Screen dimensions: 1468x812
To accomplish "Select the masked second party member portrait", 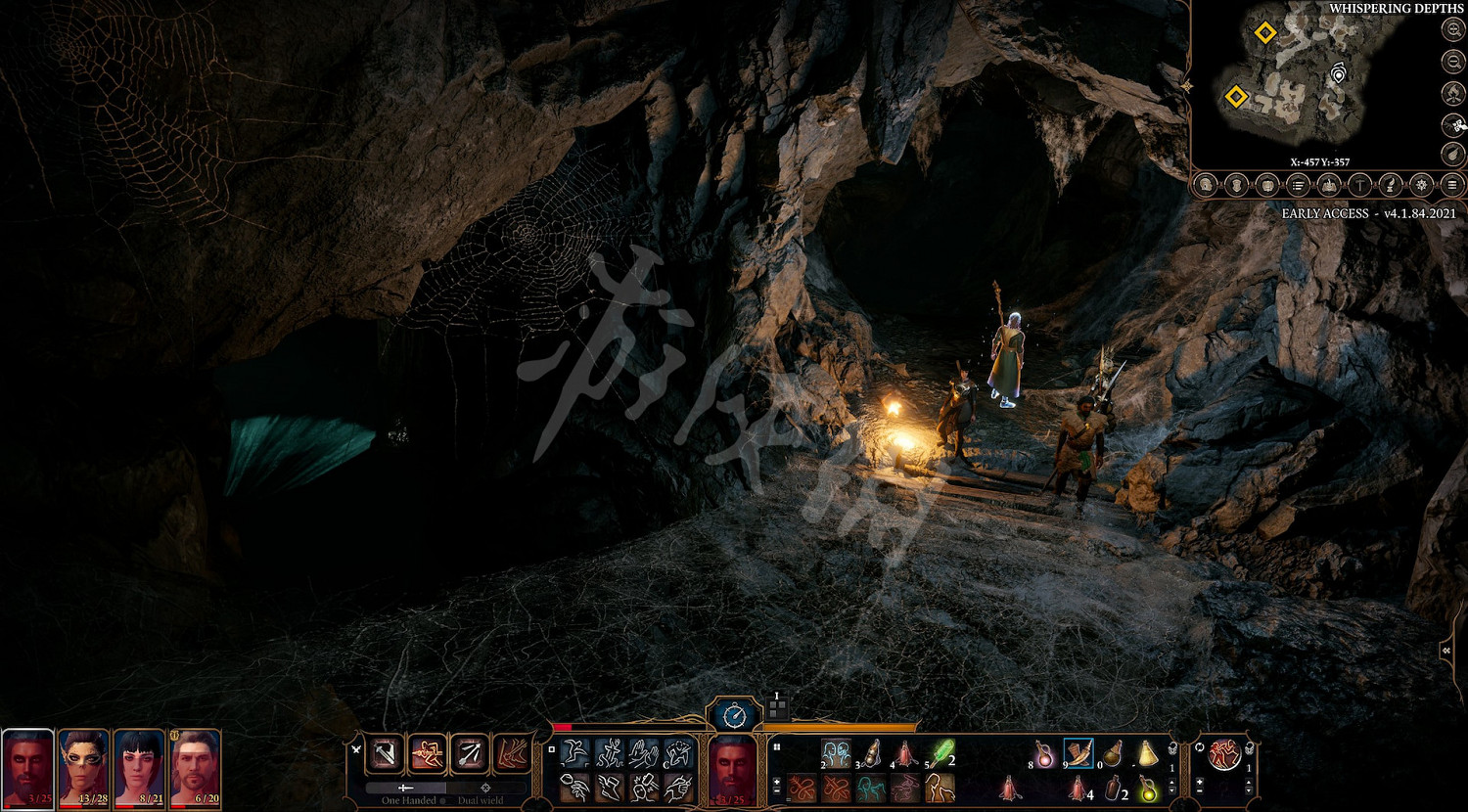I will click(x=84, y=768).
